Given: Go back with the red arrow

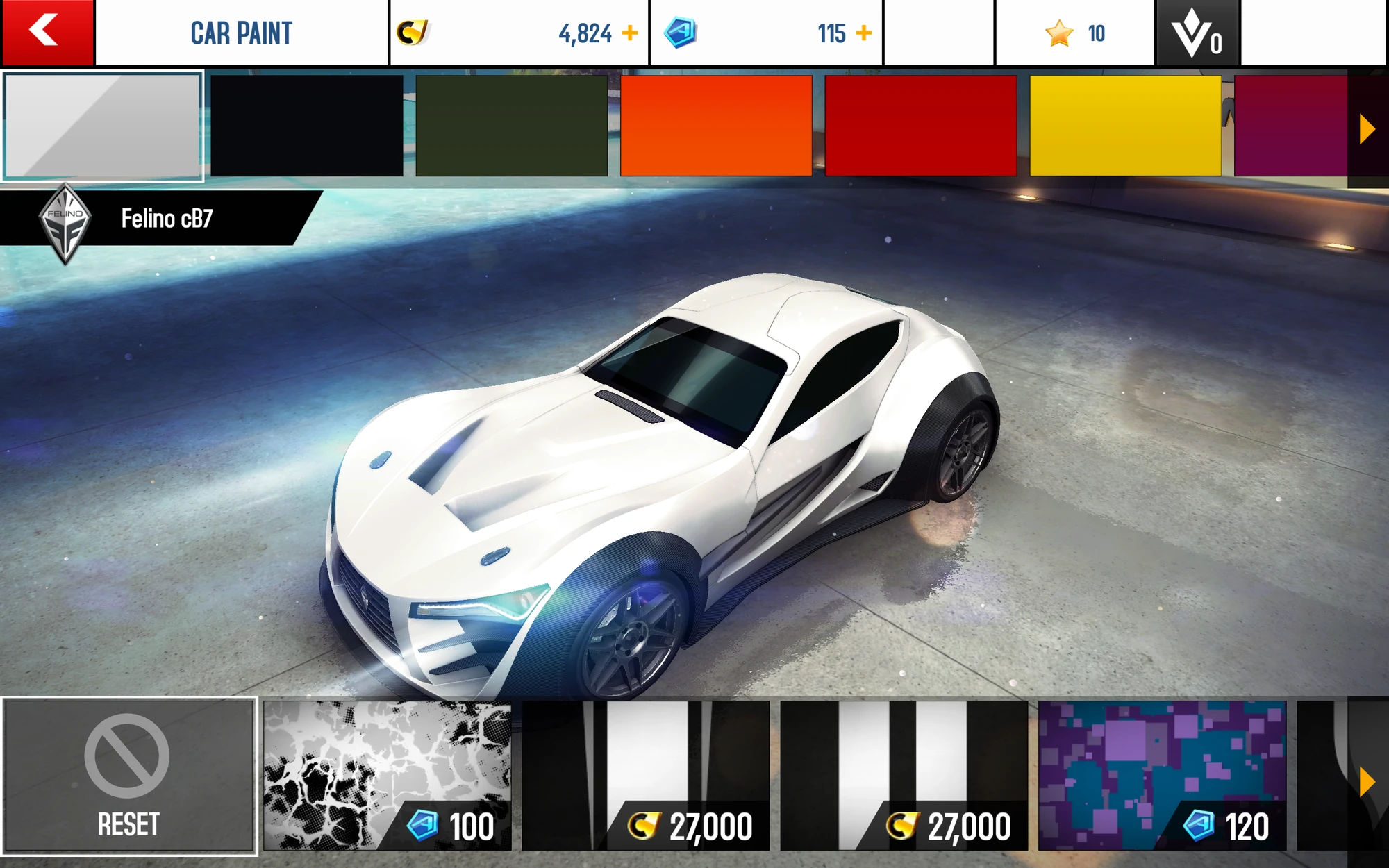Looking at the screenshot, I should click(45, 31).
